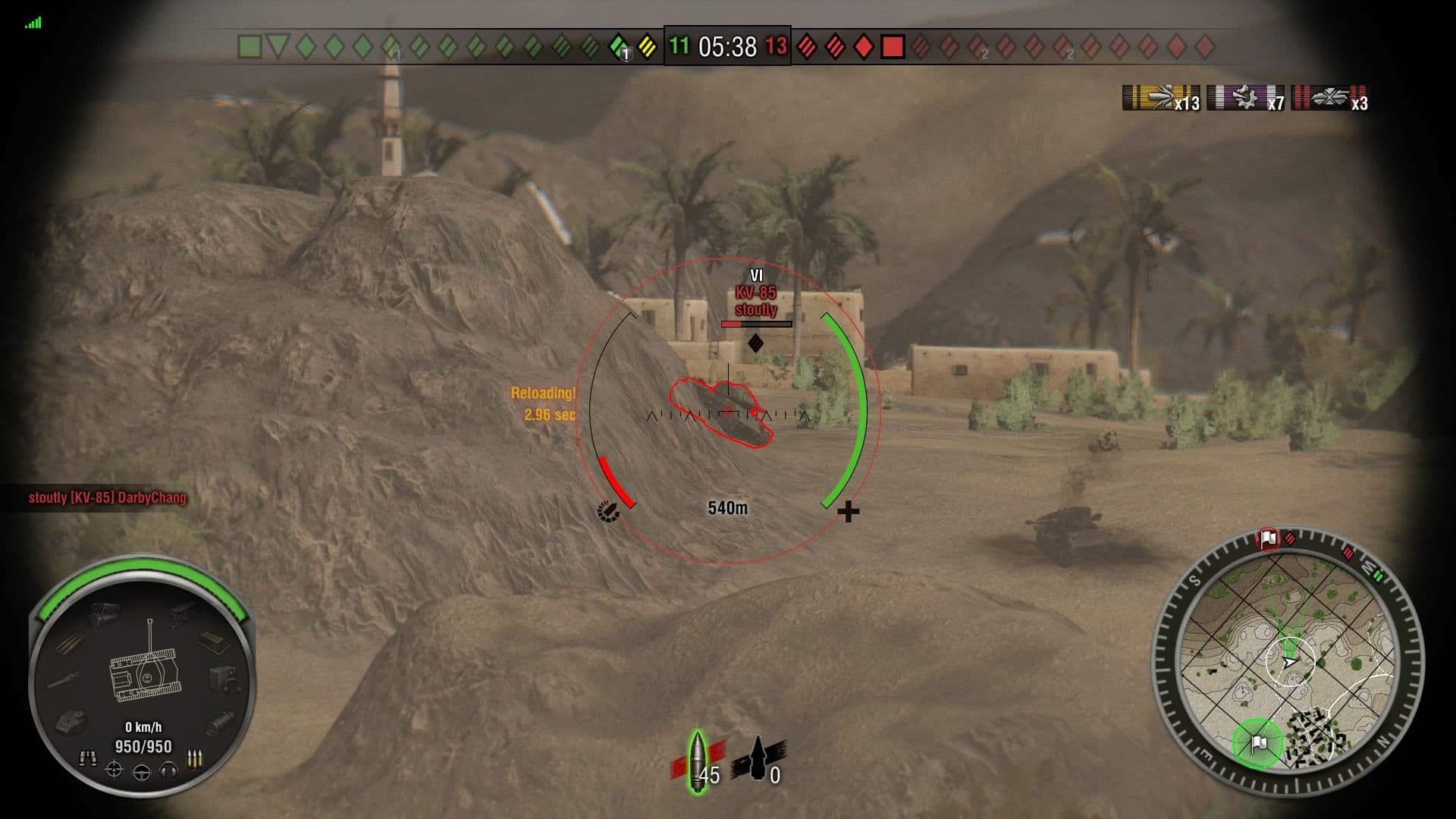Click the x3 red medal ribbon
Image resolution: width=1456 pixels, height=819 pixels.
1329,98
